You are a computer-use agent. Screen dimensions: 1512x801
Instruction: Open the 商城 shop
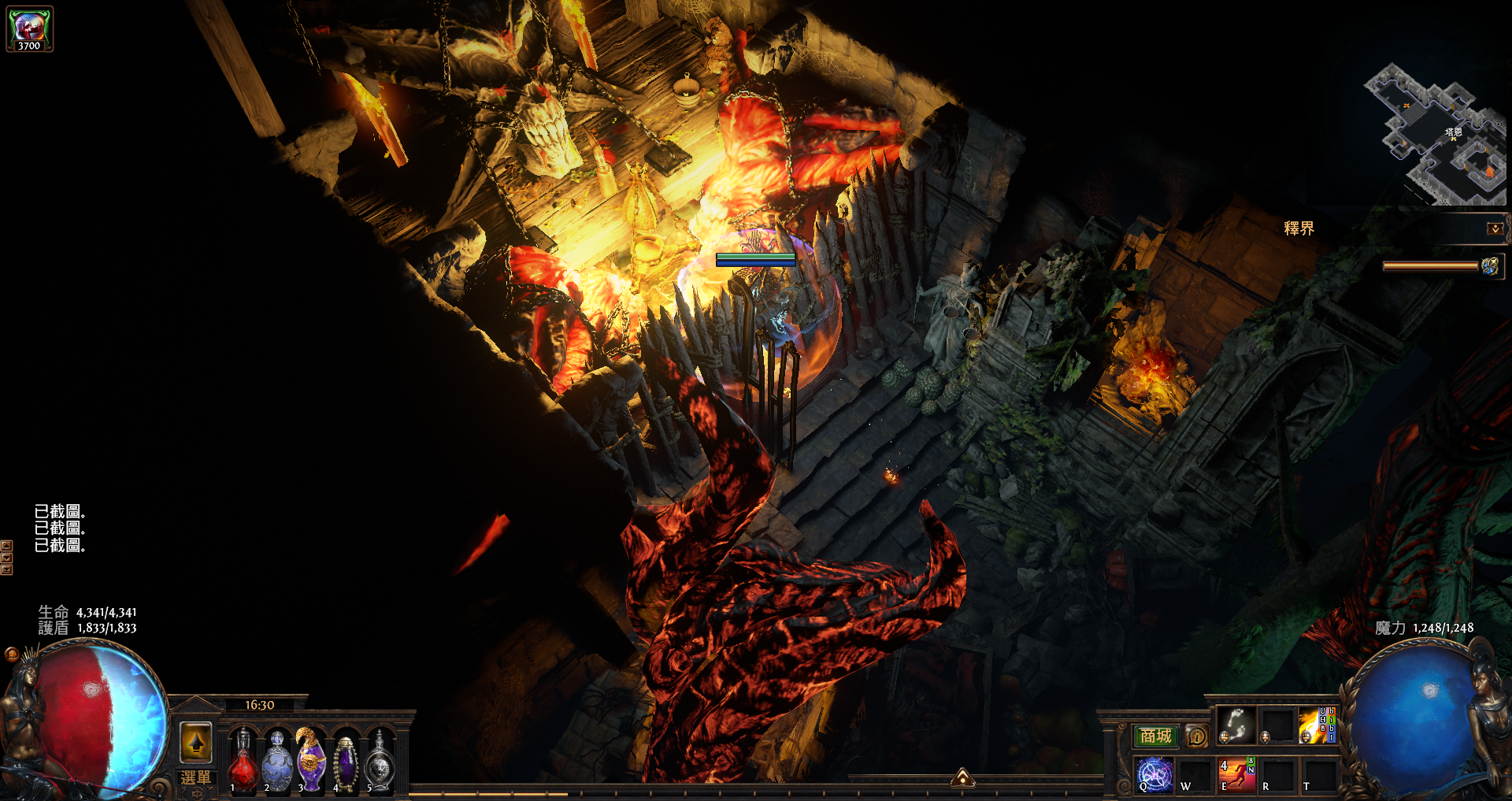tap(1155, 736)
